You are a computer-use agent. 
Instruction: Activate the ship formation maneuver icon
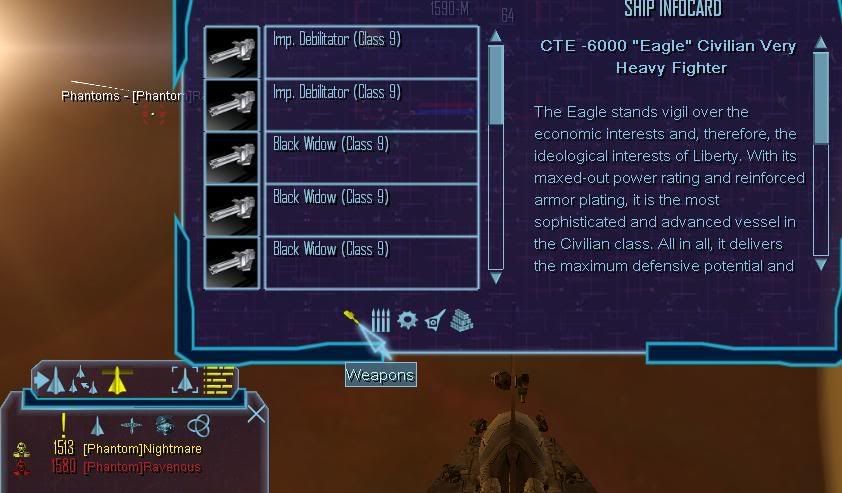82,380
